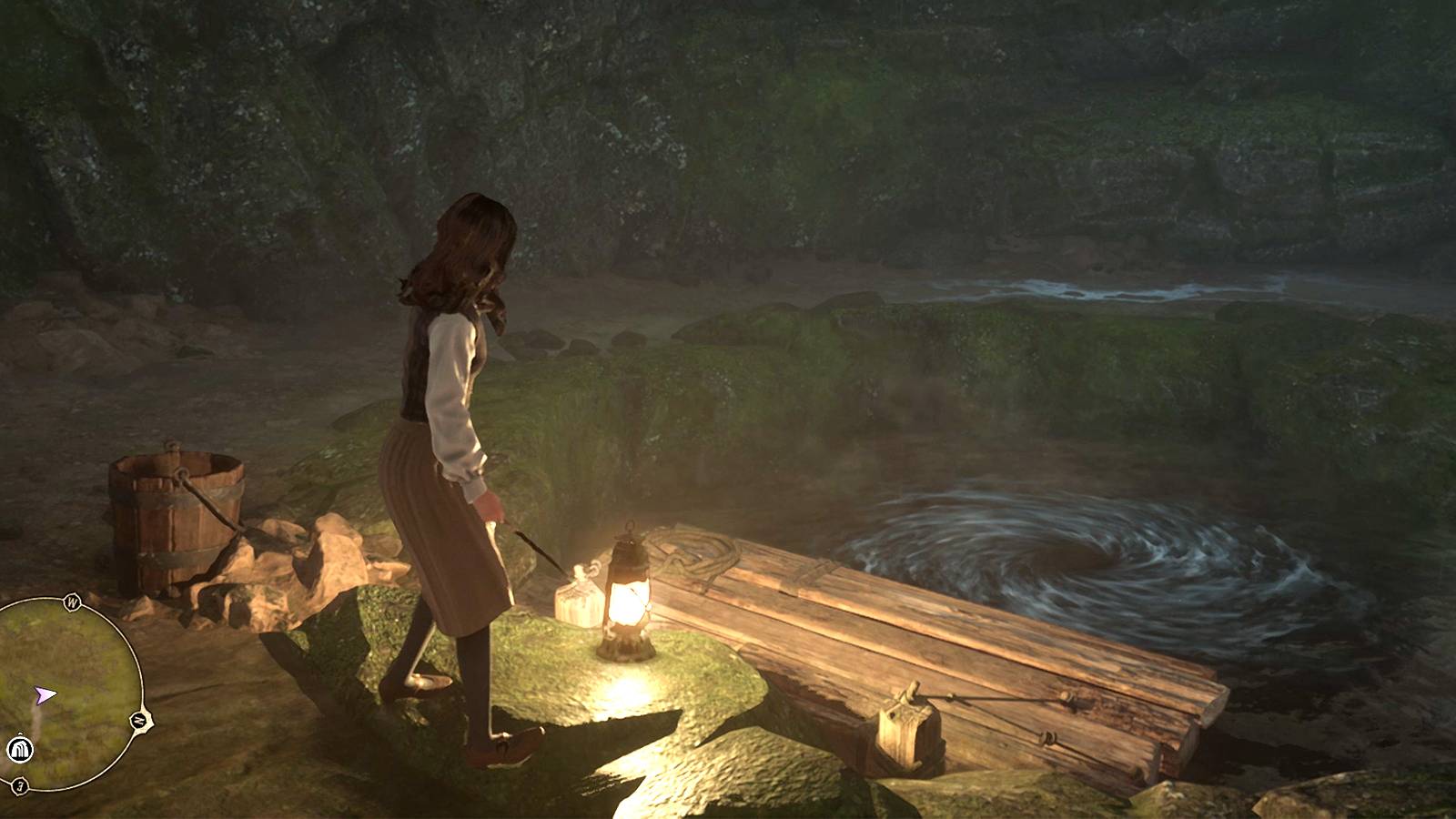Open the cave landmark details from minimap
This screenshot has height=819, width=1456.
click(18, 750)
